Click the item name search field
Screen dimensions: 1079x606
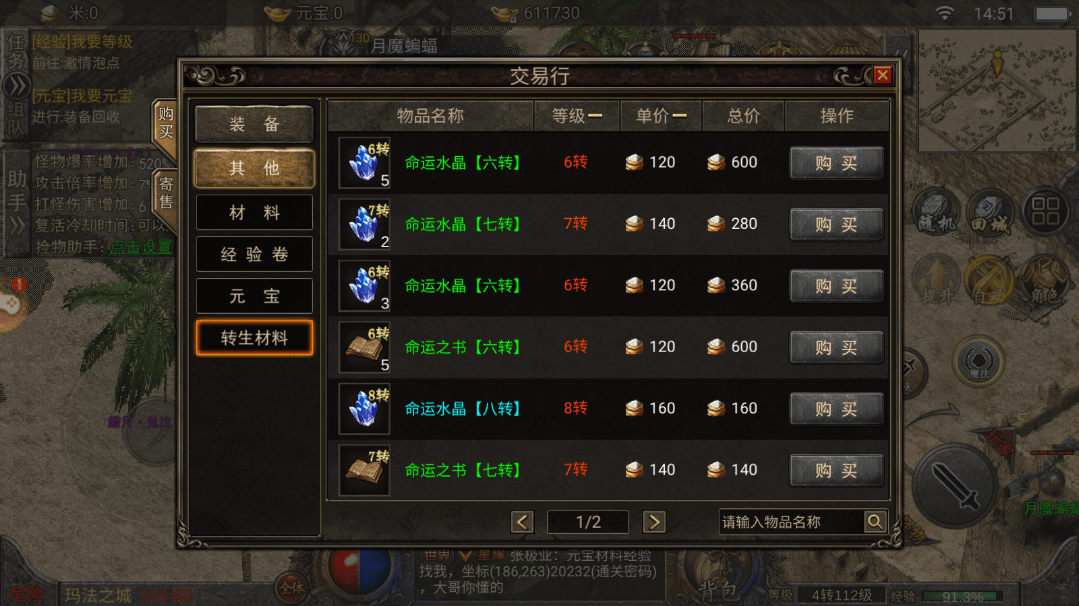[x=790, y=522]
